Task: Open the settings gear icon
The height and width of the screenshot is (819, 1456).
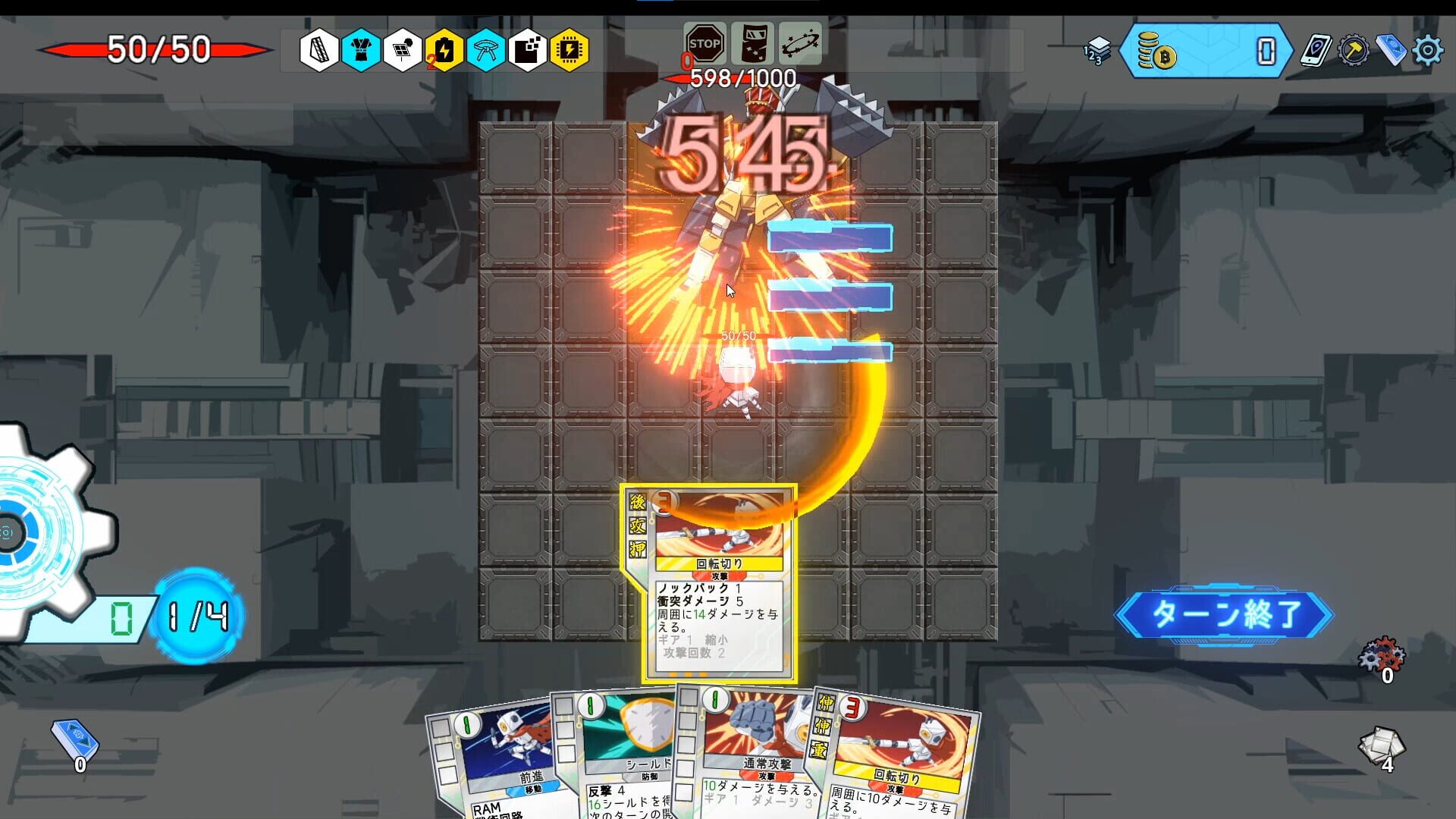Action: point(1430,50)
